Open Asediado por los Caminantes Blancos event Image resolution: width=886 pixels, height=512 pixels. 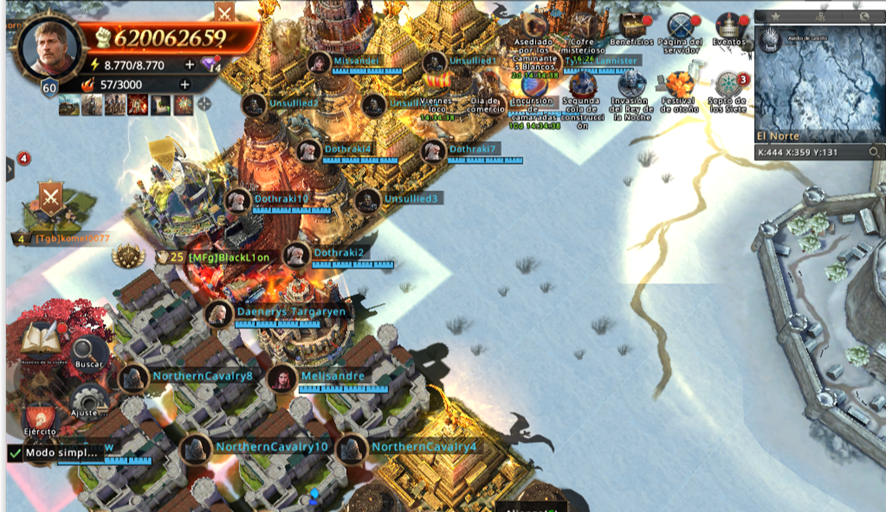pos(534,24)
